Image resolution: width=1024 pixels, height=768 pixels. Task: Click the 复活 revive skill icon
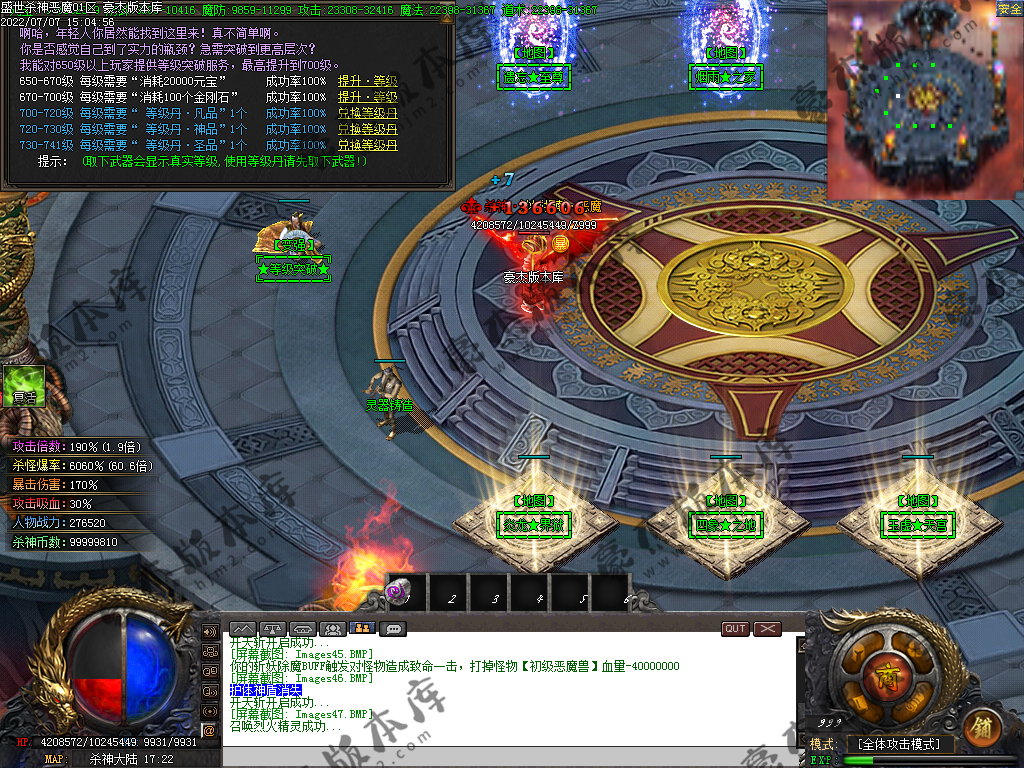(24, 385)
